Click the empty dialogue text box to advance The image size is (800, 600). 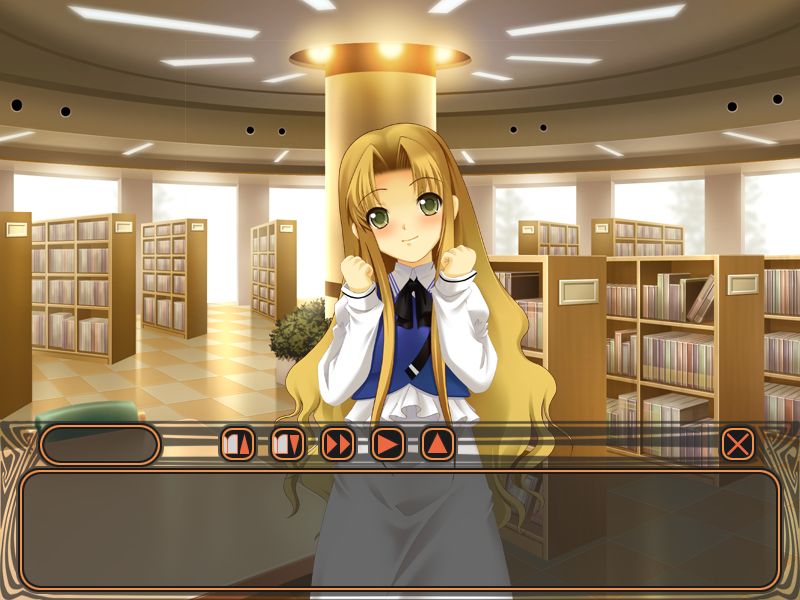tap(400, 529)
